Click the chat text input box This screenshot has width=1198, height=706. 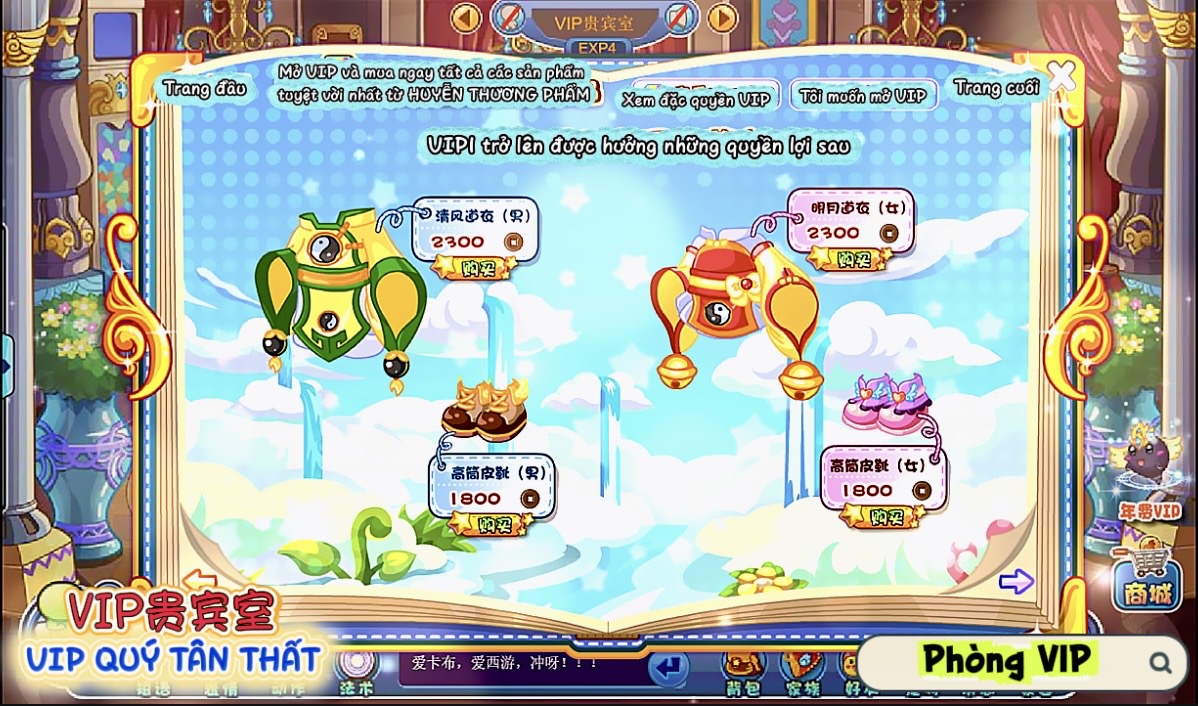520,662
